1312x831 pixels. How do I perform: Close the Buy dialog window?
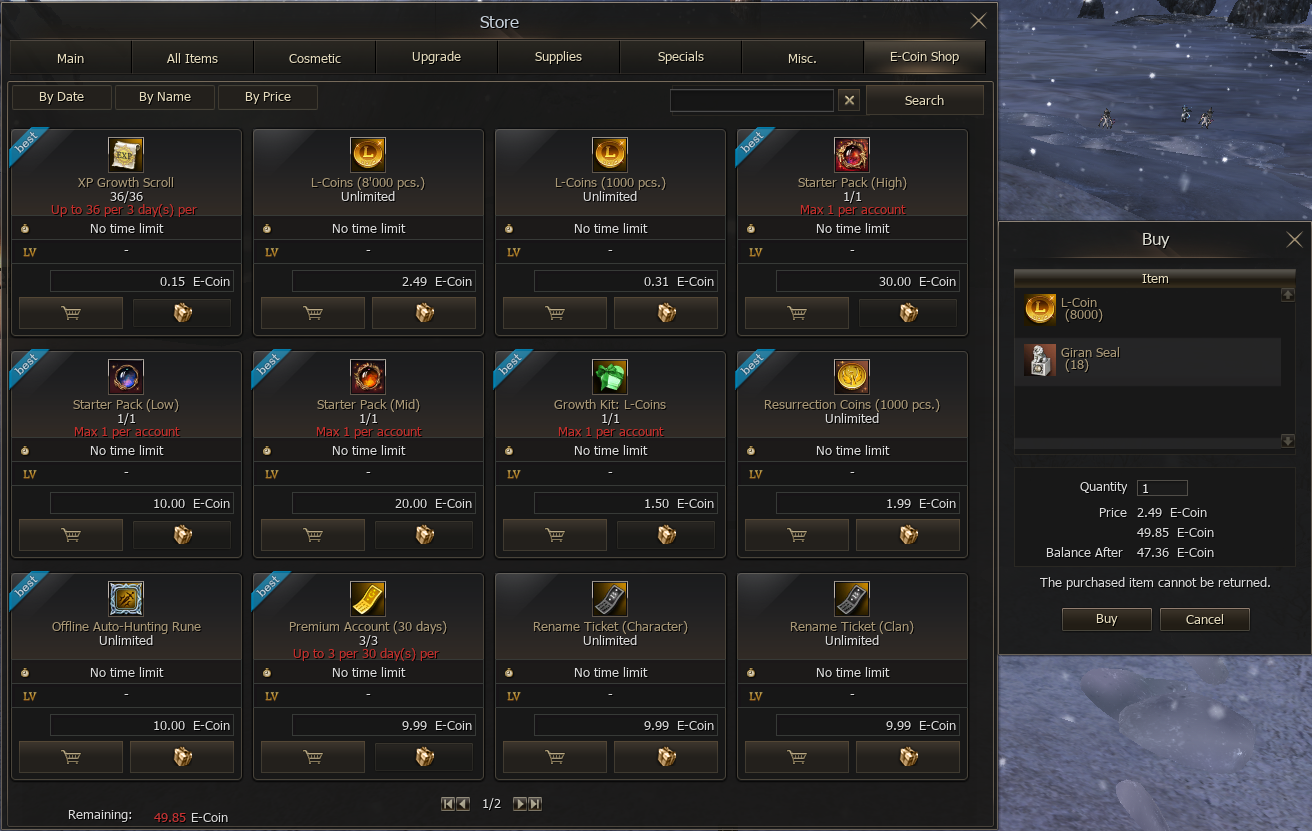pos(1294,240)
